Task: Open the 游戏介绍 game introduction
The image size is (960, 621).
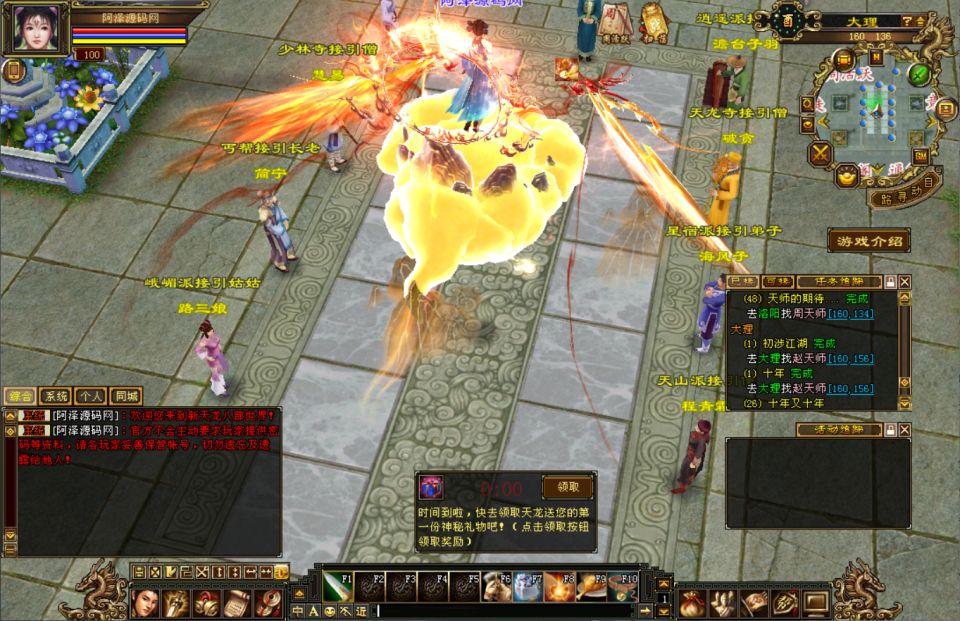Action: click(868, 240)
